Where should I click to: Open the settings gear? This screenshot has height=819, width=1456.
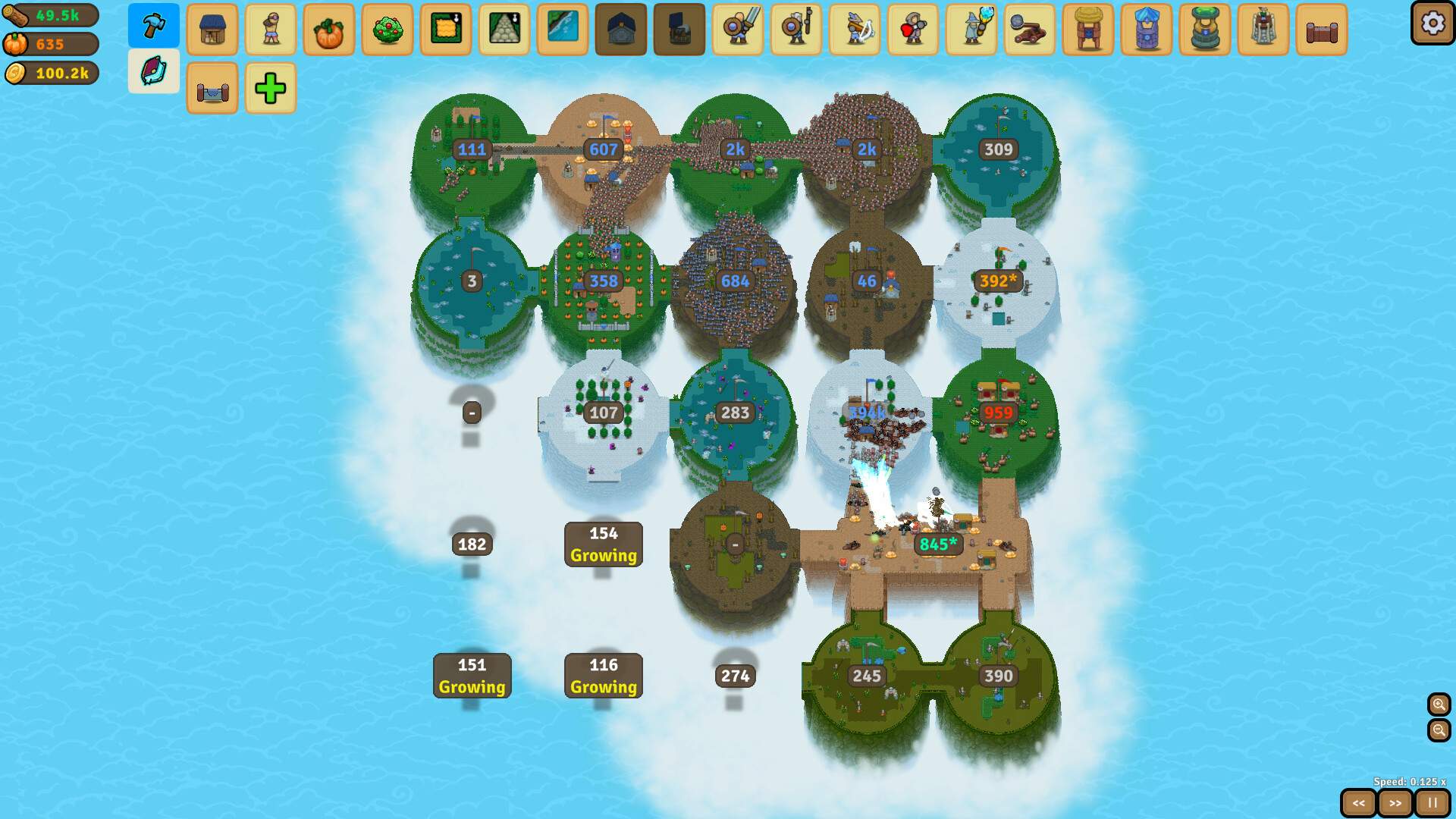click(1432, 24)
